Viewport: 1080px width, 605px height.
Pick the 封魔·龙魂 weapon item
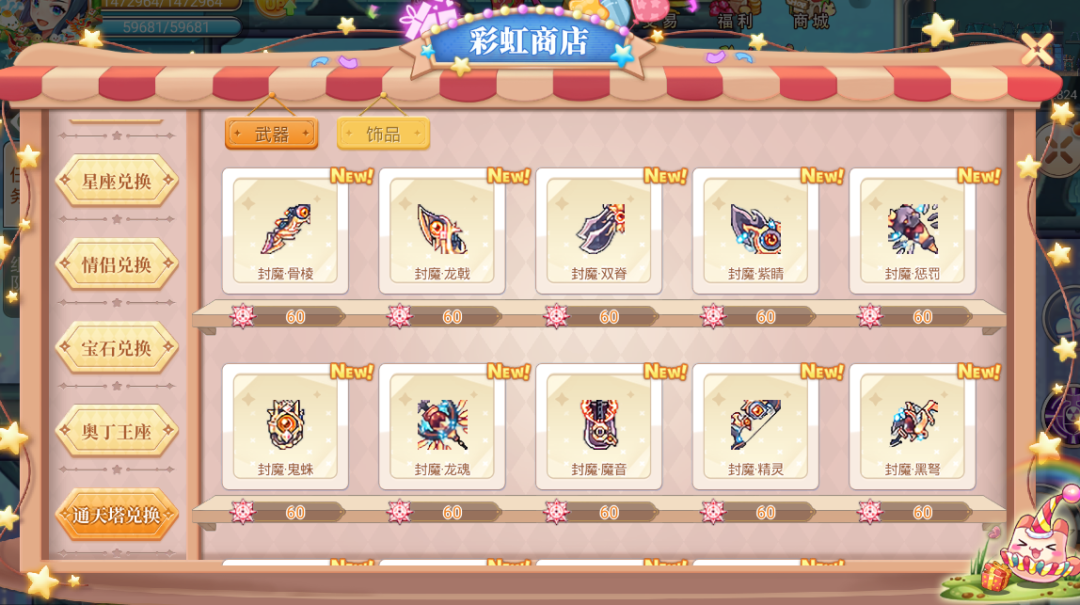point(442,426)
